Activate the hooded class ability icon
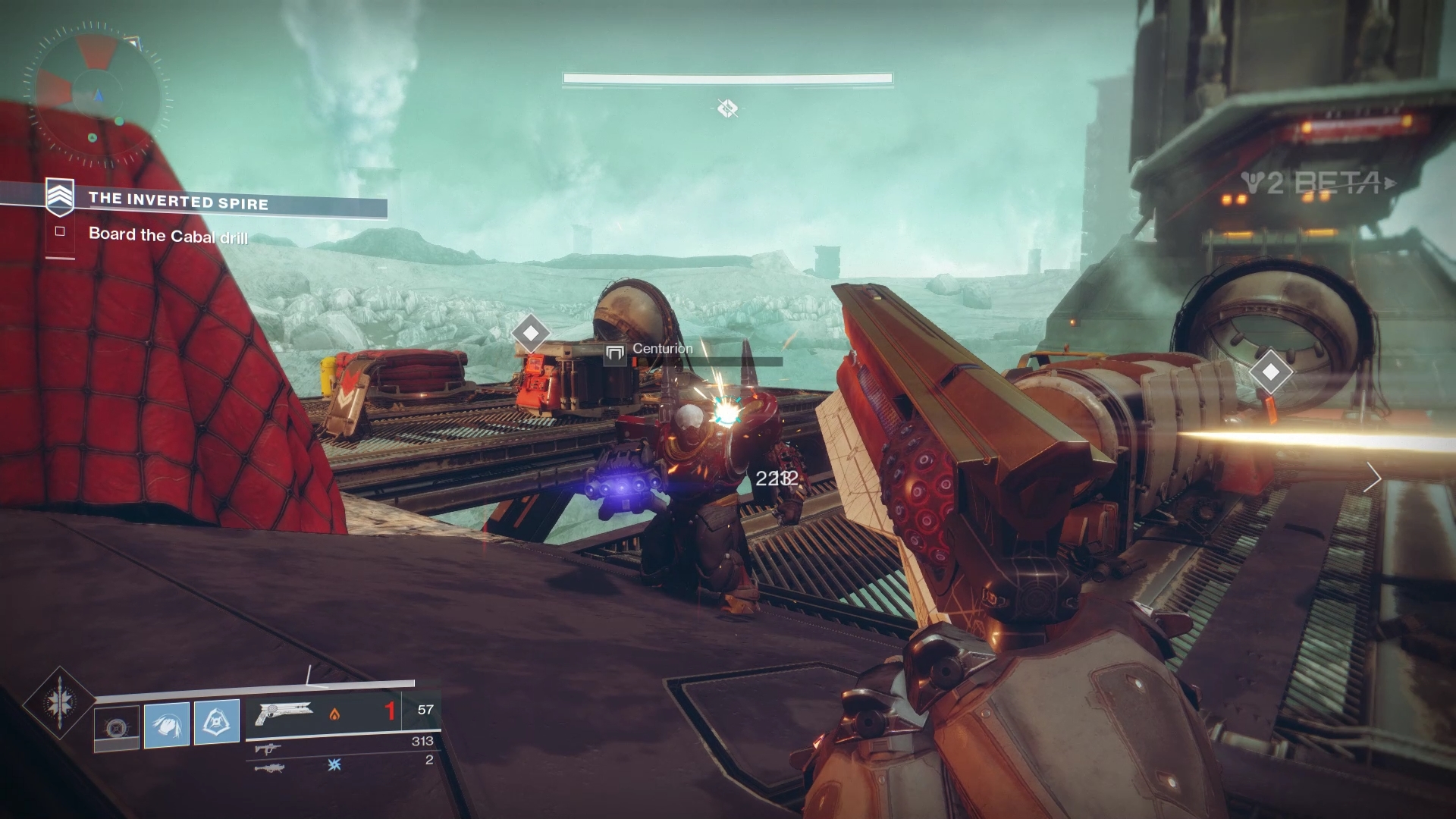 point(217,721)
